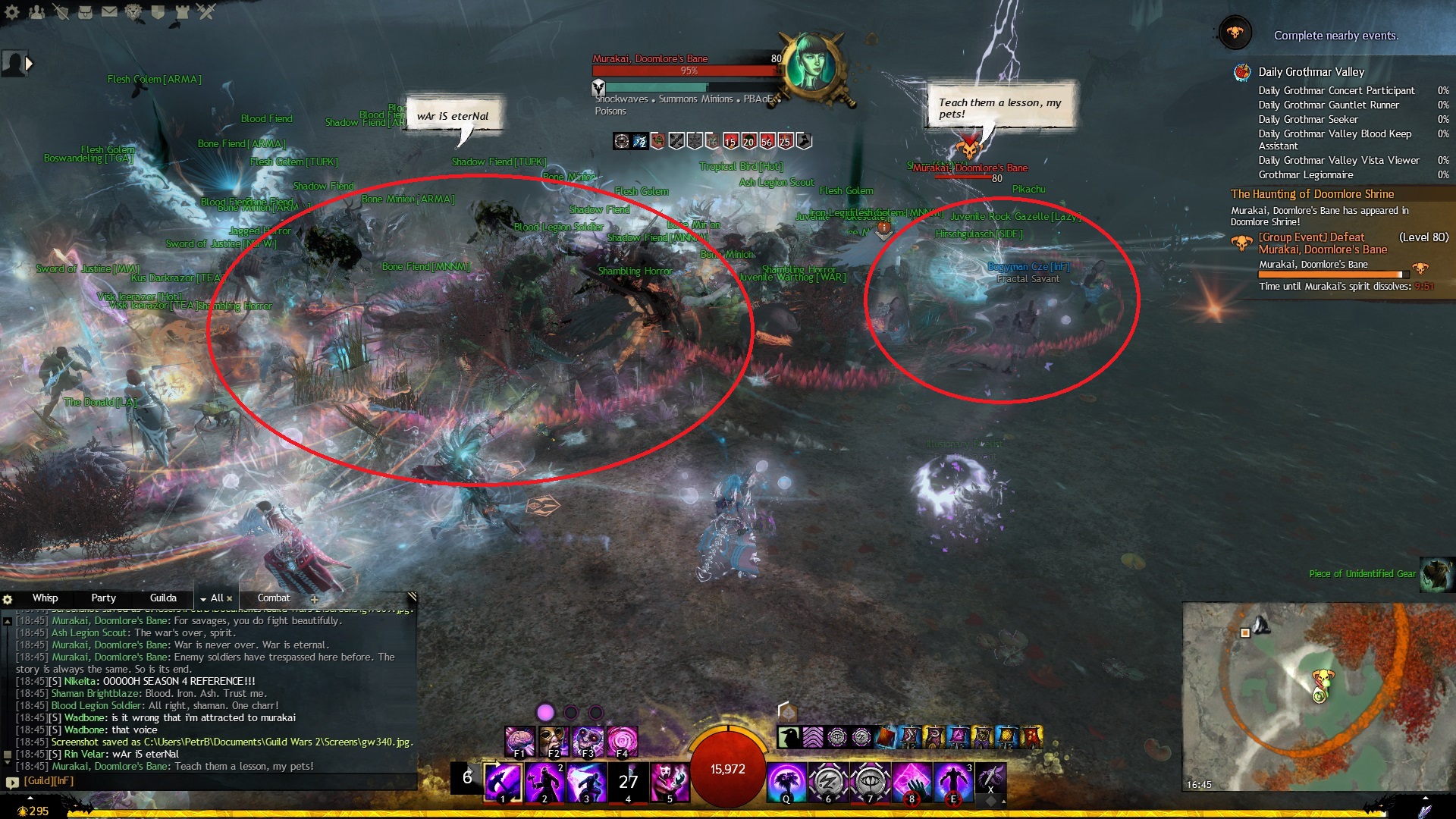Add a new chat tab with plus

pos(315,599)
